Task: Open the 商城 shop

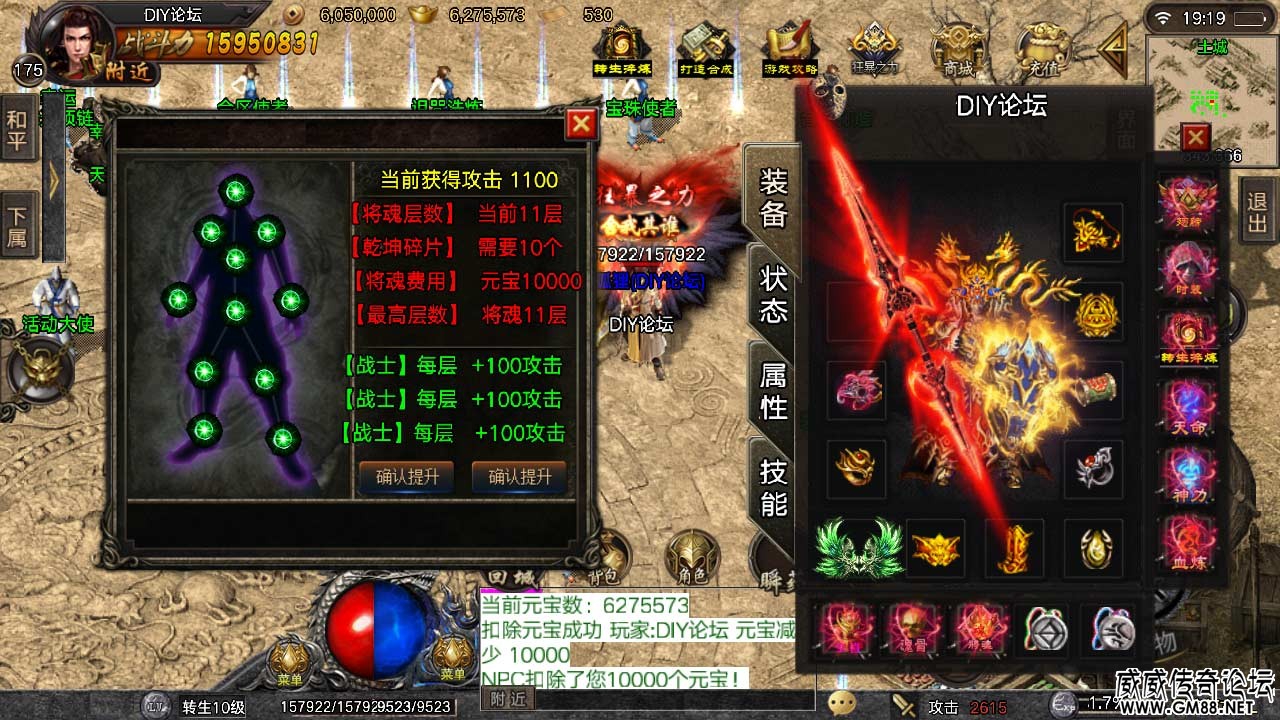Action: 958,50
